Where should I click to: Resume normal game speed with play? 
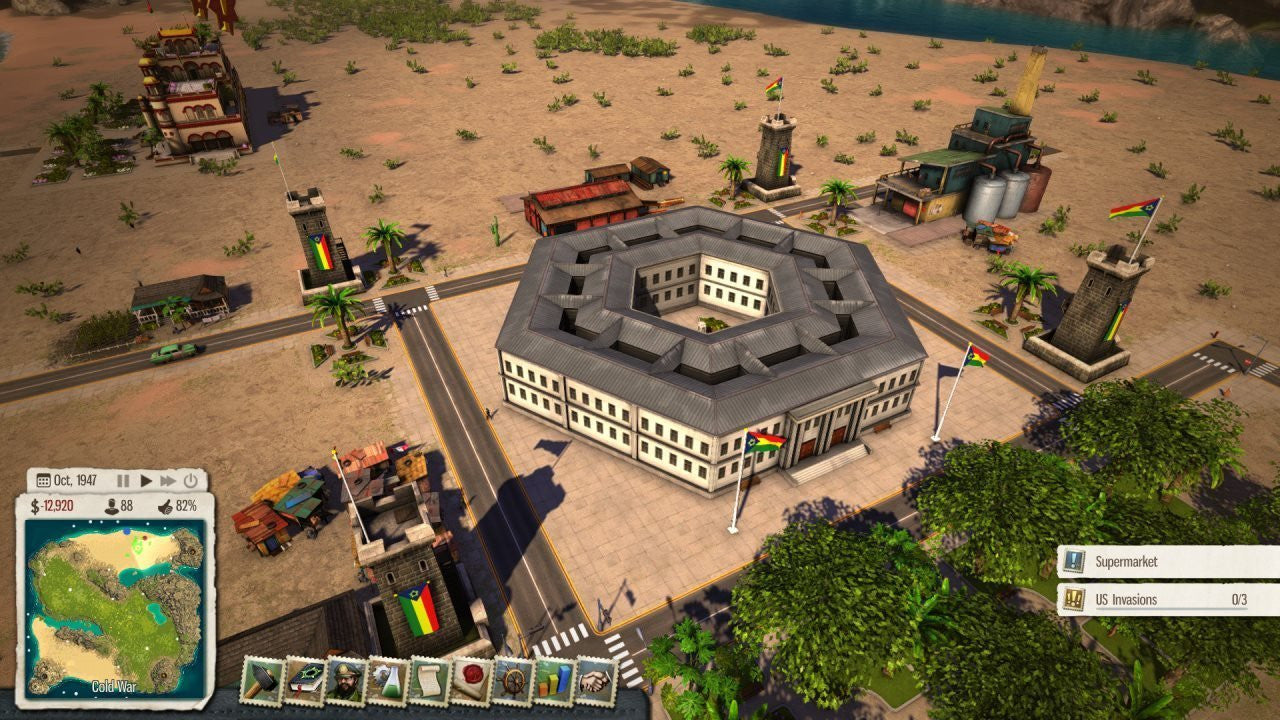pyautogui.click(x=147, y=480)
